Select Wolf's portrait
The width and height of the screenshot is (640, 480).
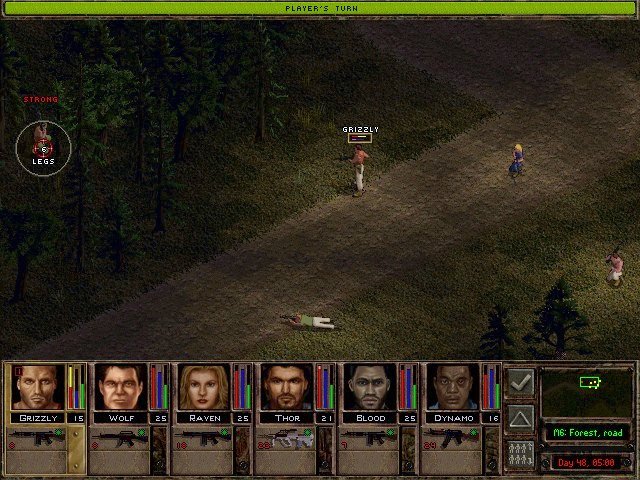pyautogui.click(x=120, y=387)
